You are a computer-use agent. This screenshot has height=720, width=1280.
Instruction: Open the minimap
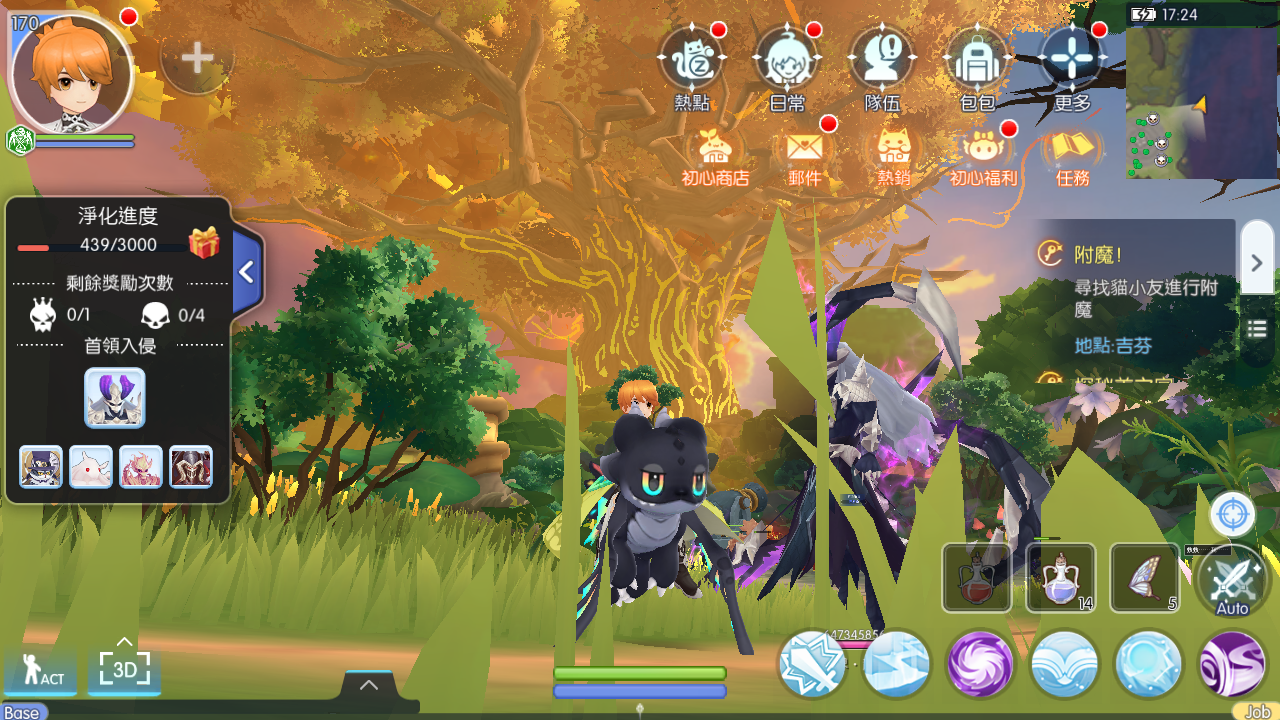point(1202,102)
